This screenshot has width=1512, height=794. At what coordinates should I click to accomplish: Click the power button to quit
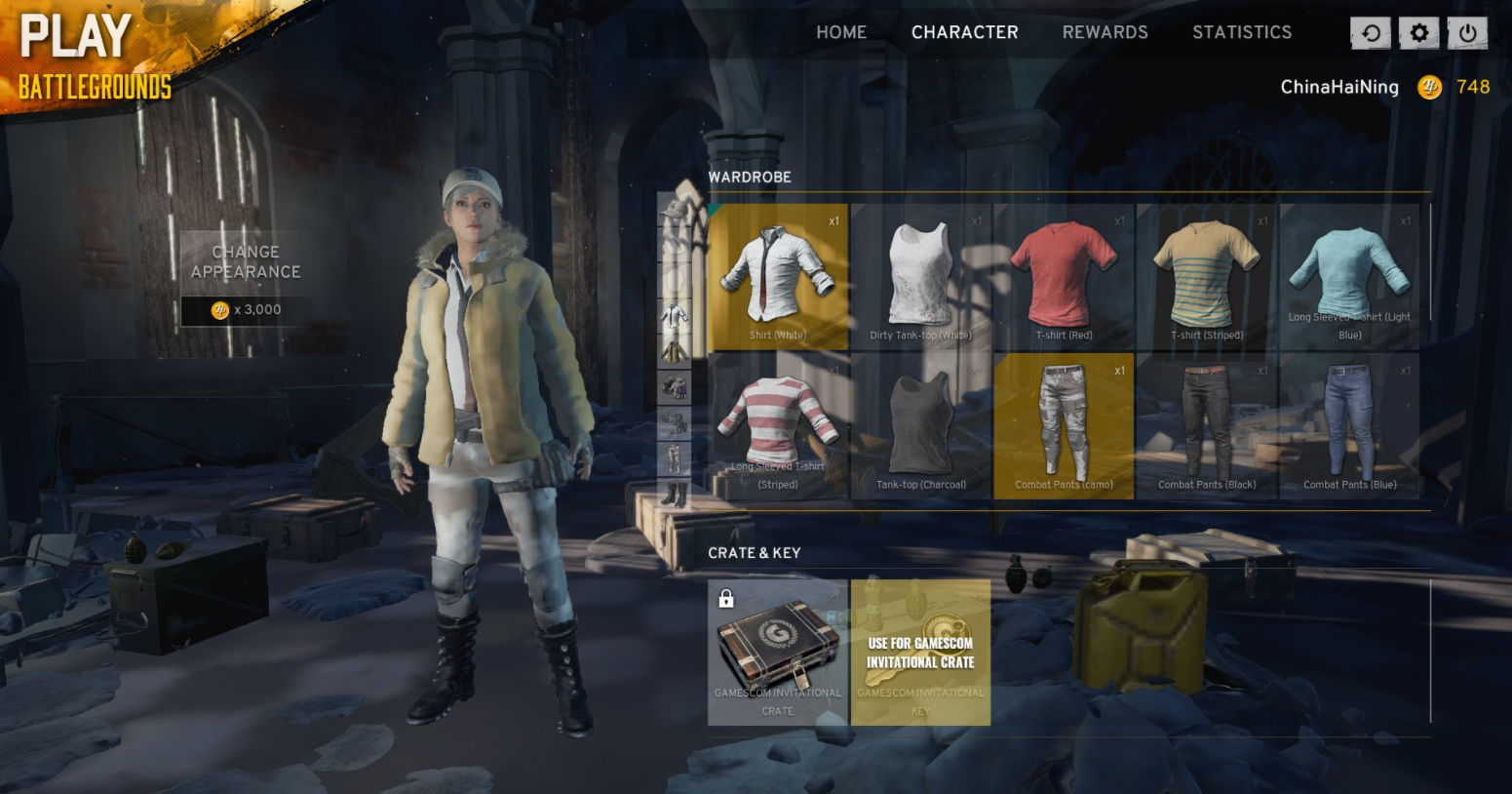(1467, 33)
